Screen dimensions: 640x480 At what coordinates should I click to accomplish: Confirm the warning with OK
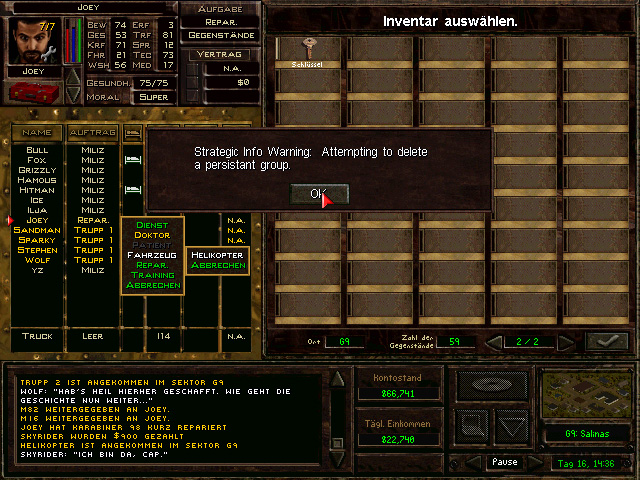click(319, 194)
